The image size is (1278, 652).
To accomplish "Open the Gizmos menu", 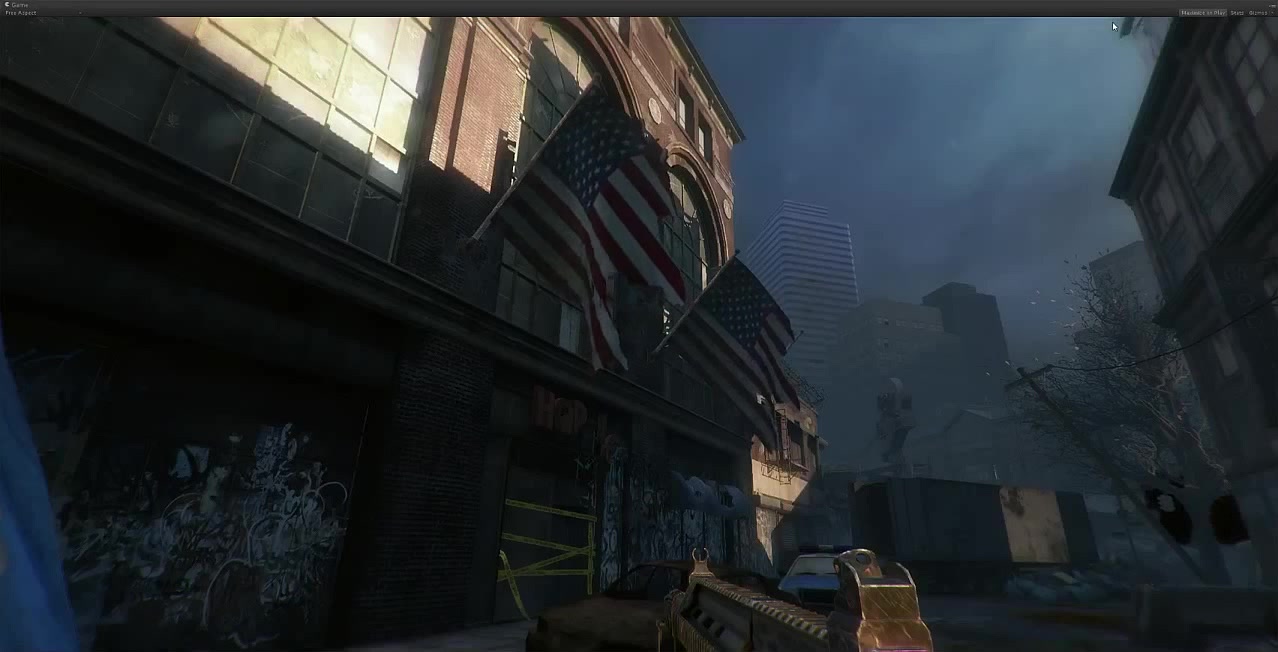I will (x=1258, y=13).
